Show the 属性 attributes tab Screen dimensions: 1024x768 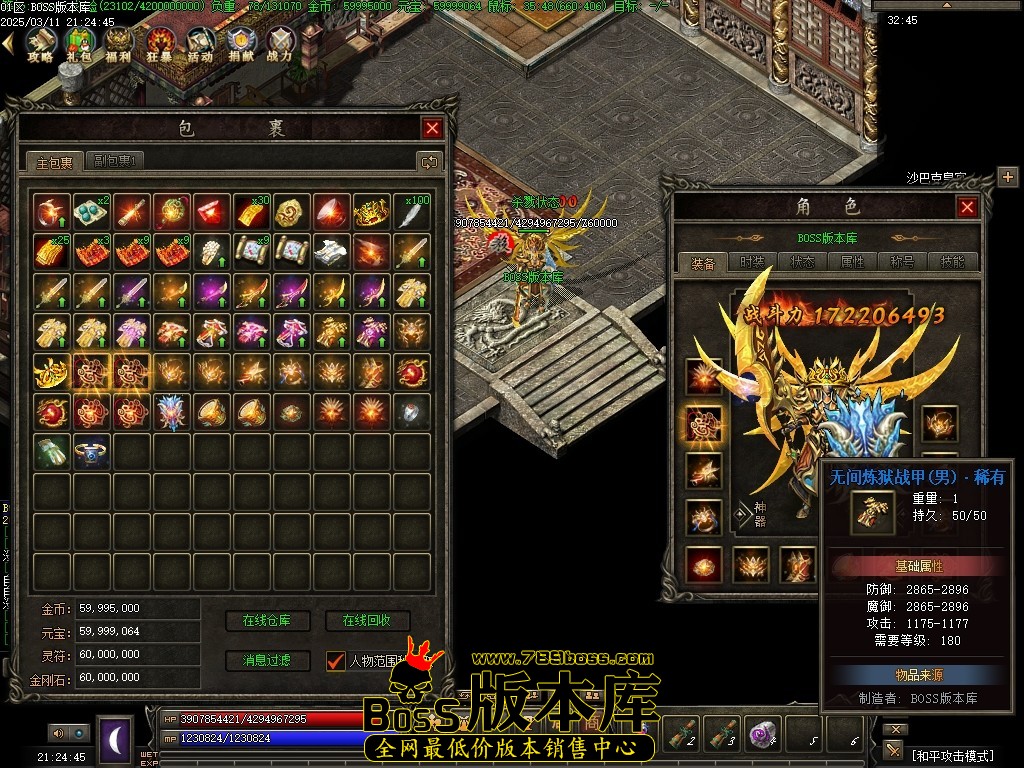(852, 262)
